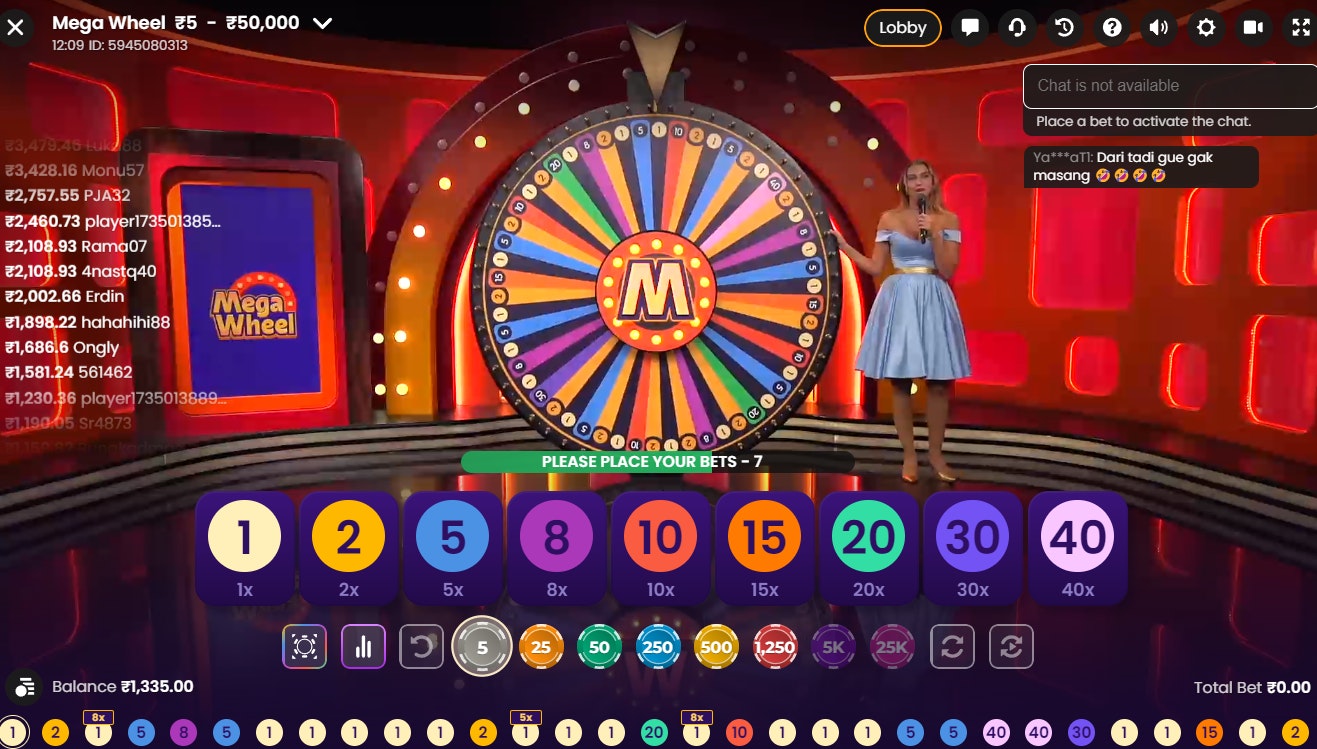This screenshot has width=1317, height=749.
Task: Open the bet history clock icon
Action: coord(1064,27)
